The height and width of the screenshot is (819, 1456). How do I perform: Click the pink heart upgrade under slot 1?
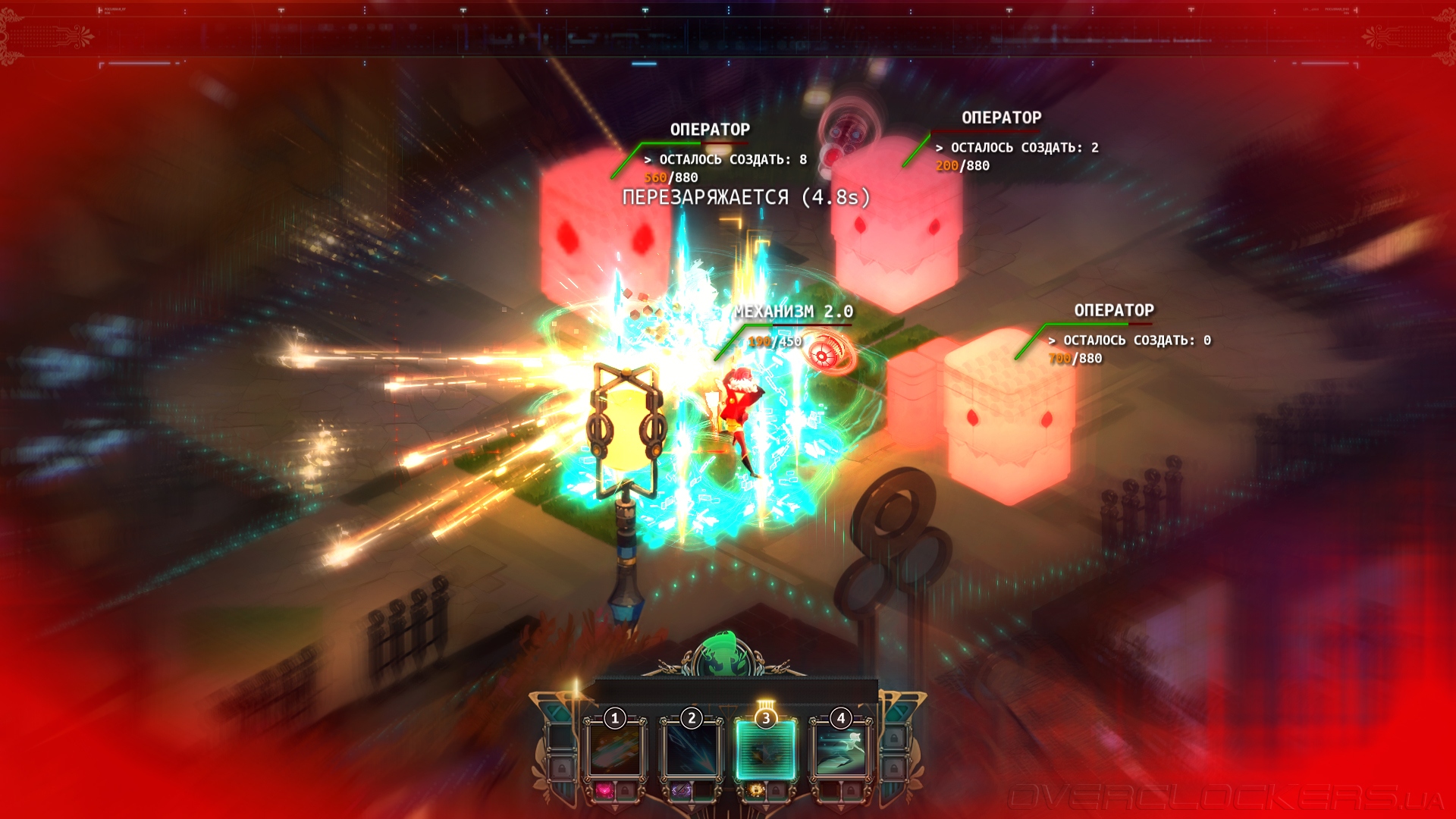[x=604, y=791]
